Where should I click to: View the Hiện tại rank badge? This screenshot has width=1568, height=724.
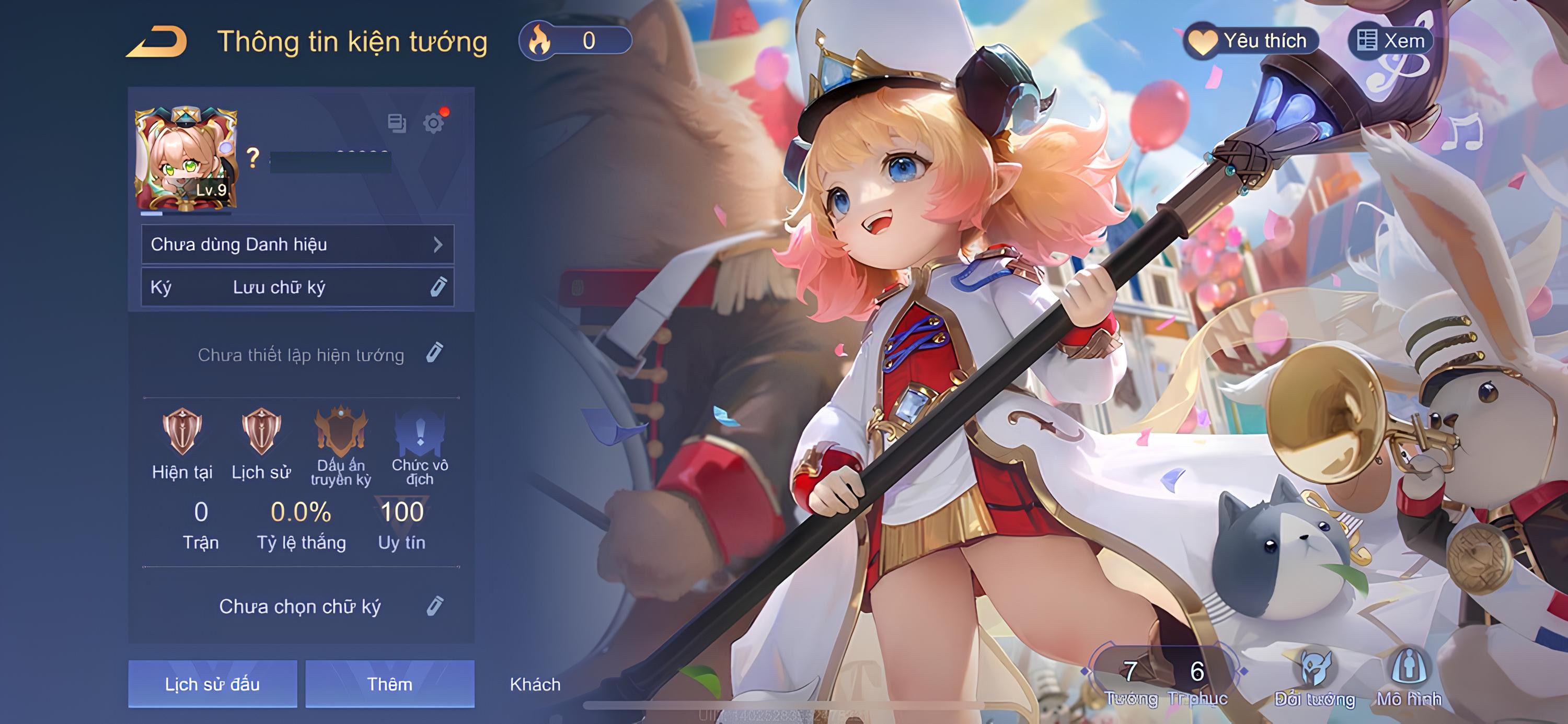tap(182, 432)
